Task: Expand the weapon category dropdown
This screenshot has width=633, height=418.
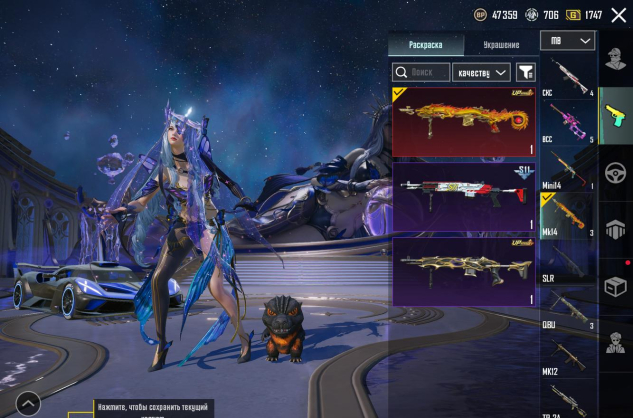Action: 567,41
